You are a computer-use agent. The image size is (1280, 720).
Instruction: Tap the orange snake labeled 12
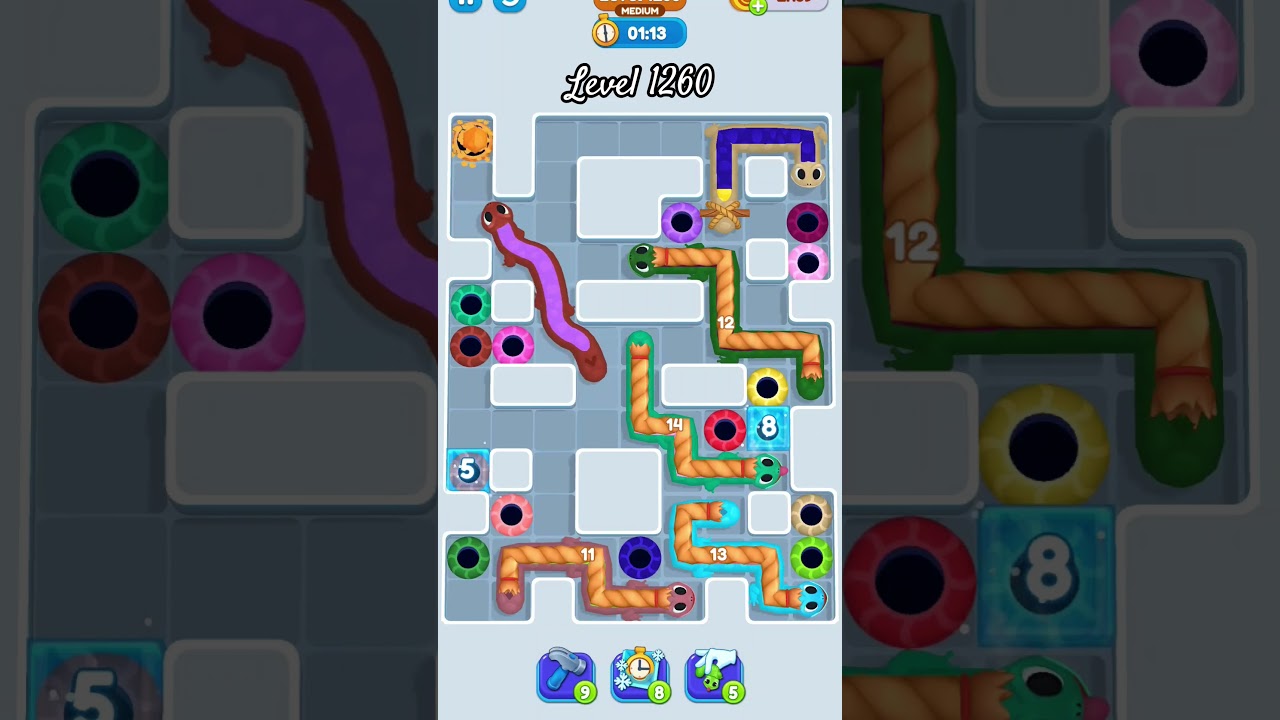[727, 325]
